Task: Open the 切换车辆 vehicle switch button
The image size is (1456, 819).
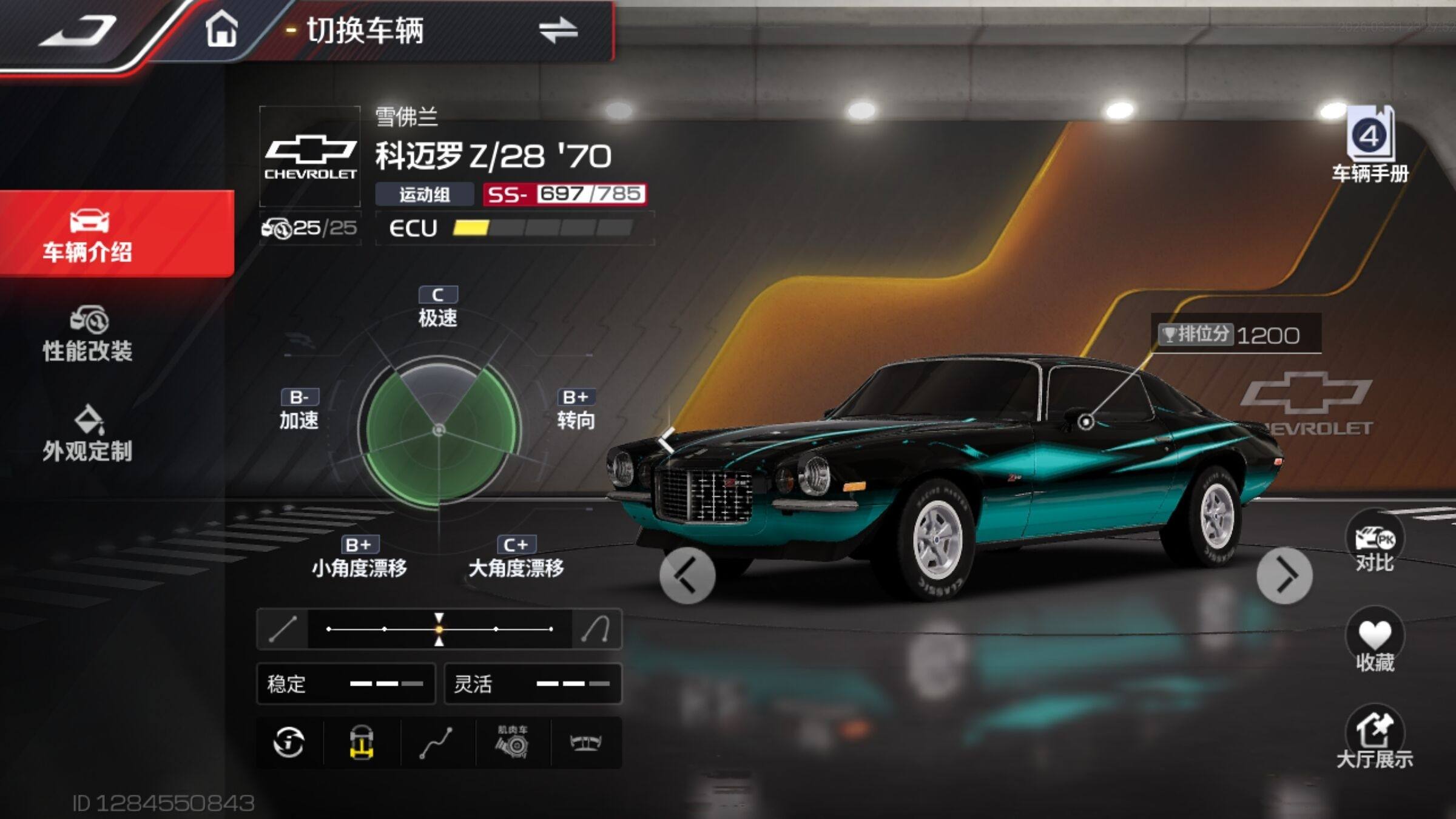Action: [557, 30]
